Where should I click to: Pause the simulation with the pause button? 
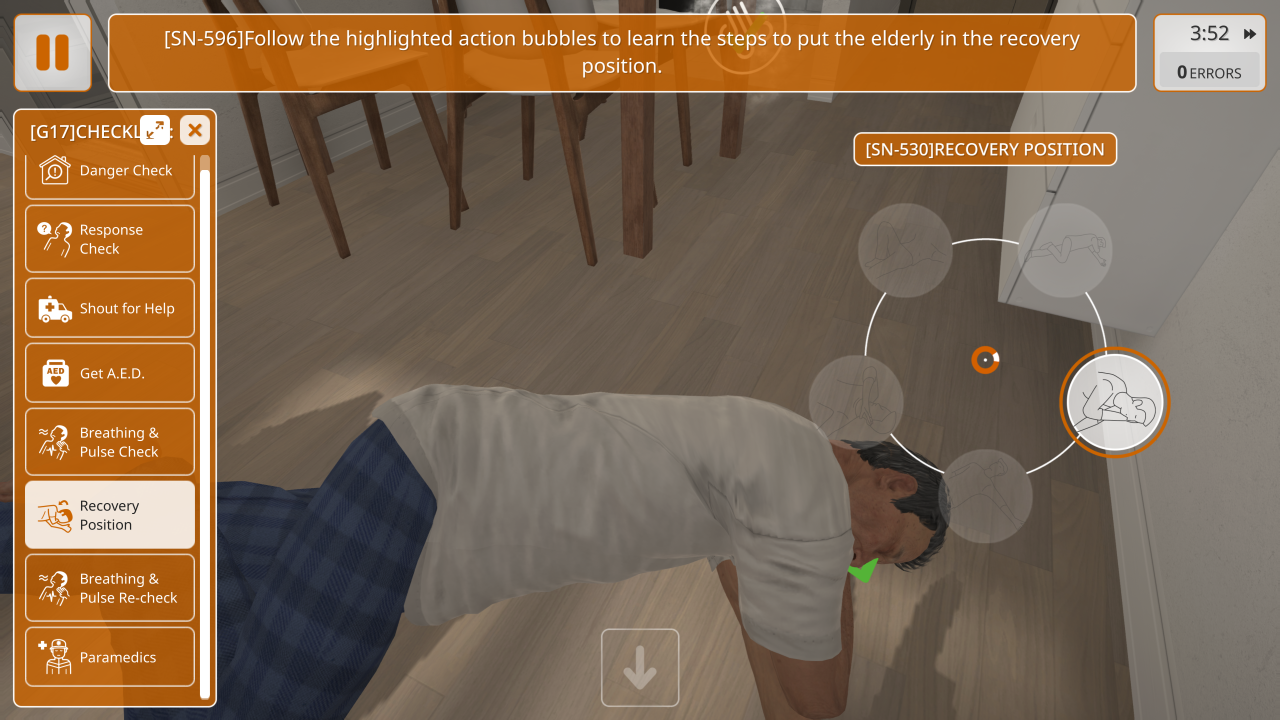tap(52, 52)
